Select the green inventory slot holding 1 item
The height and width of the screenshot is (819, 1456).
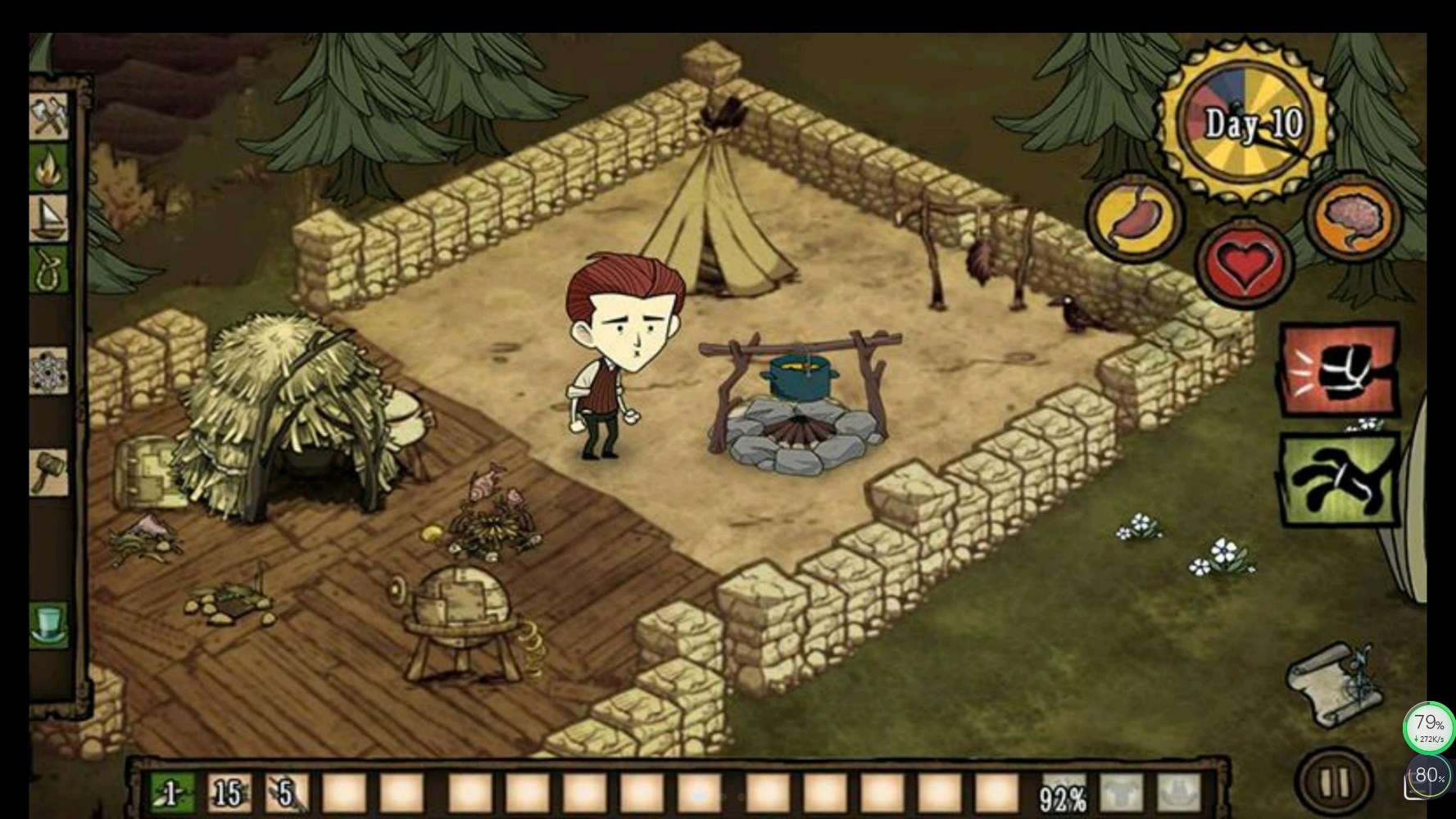pos(173,794)
